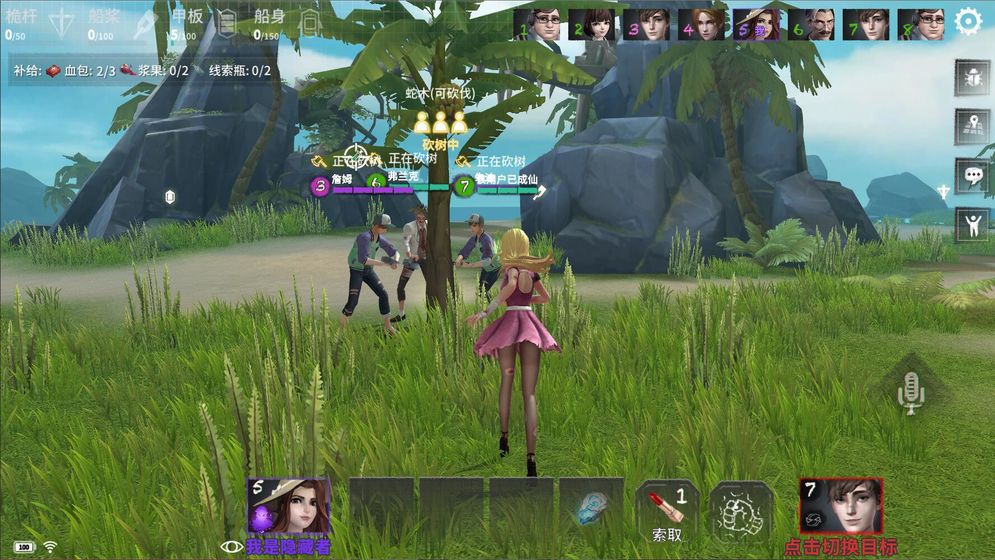Click the beetle bug-report button
This screenshot has height=560, width=995.
tap(971, 77)
